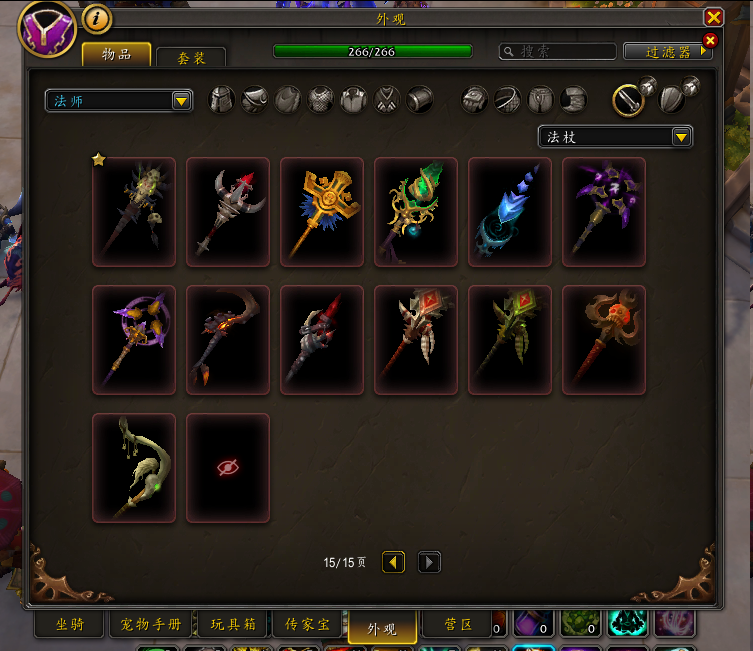Go to the previous appearance page

click(394, 563)
